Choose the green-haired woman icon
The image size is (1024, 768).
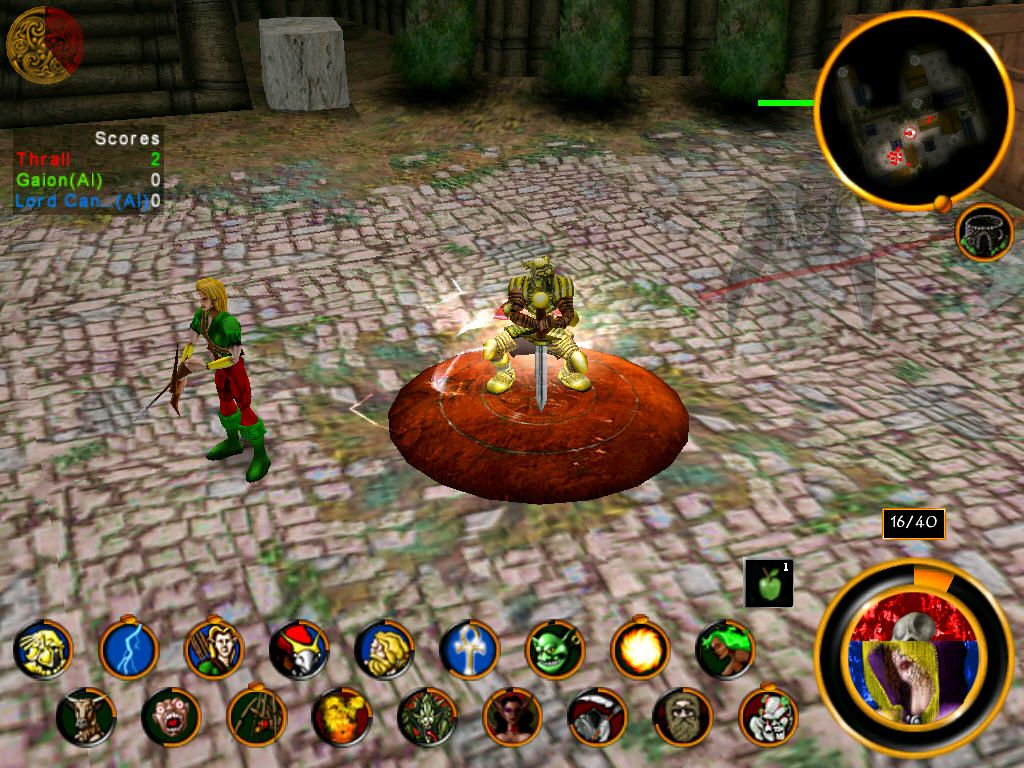tap(724, 649)
